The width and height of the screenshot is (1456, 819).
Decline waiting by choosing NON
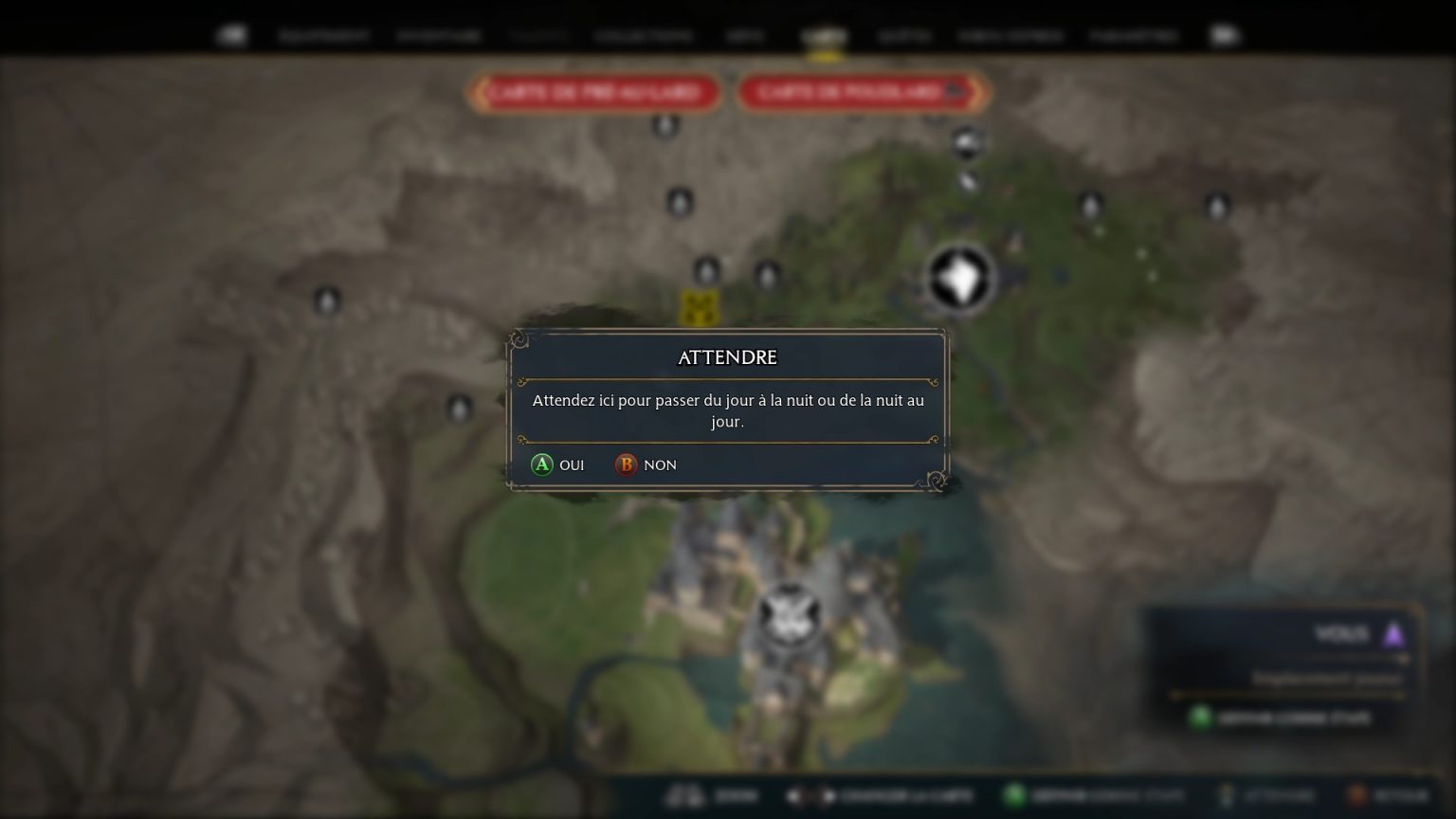coord(660,464)
